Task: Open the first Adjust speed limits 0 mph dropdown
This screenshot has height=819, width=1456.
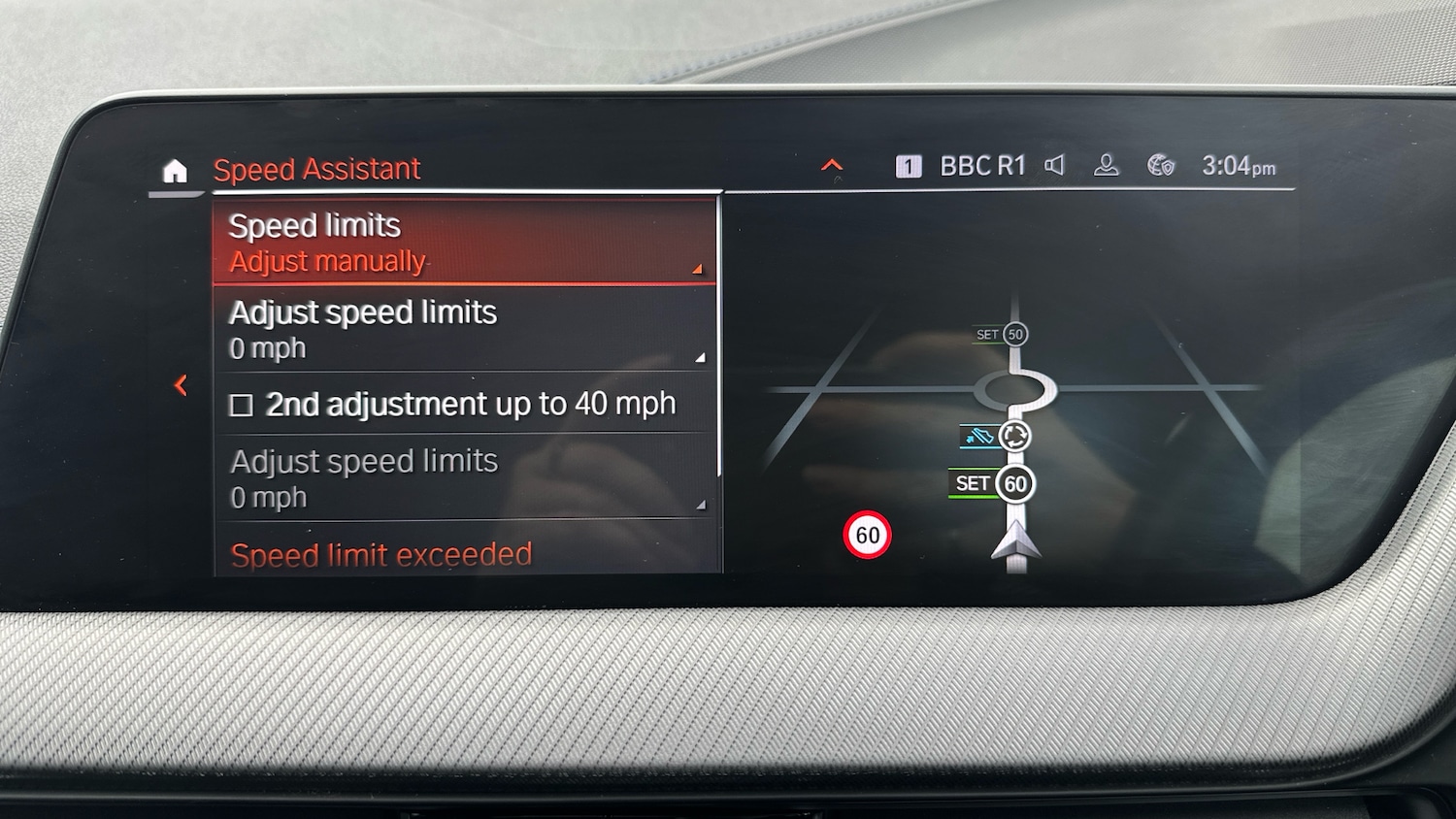Action: (x=464, y=330)
